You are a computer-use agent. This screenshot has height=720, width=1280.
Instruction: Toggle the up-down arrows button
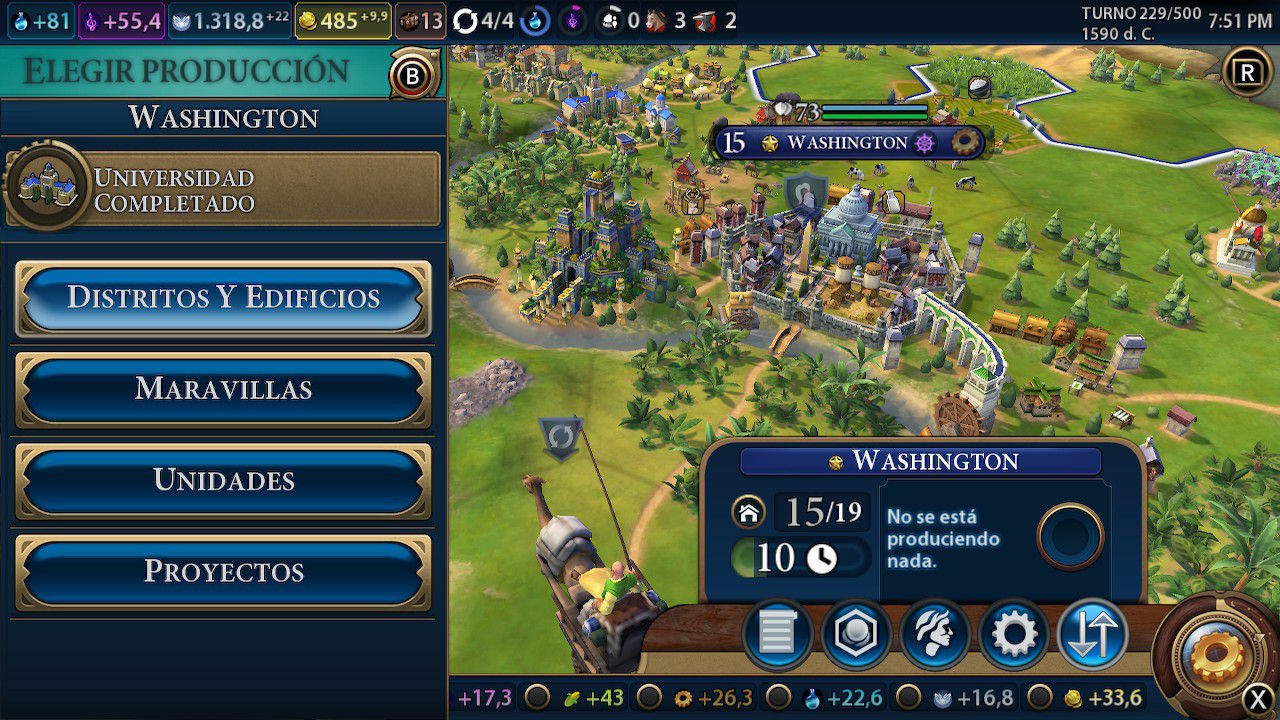coord(1092,634)
